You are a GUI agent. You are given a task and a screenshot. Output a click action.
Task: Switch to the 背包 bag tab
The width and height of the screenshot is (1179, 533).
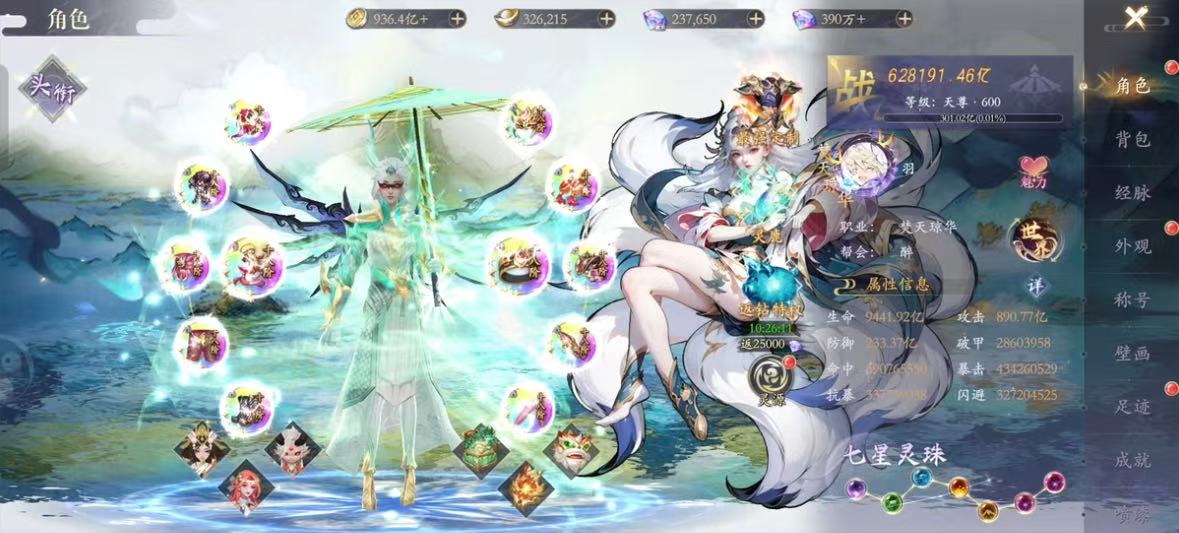click(x=1132, y=139)
